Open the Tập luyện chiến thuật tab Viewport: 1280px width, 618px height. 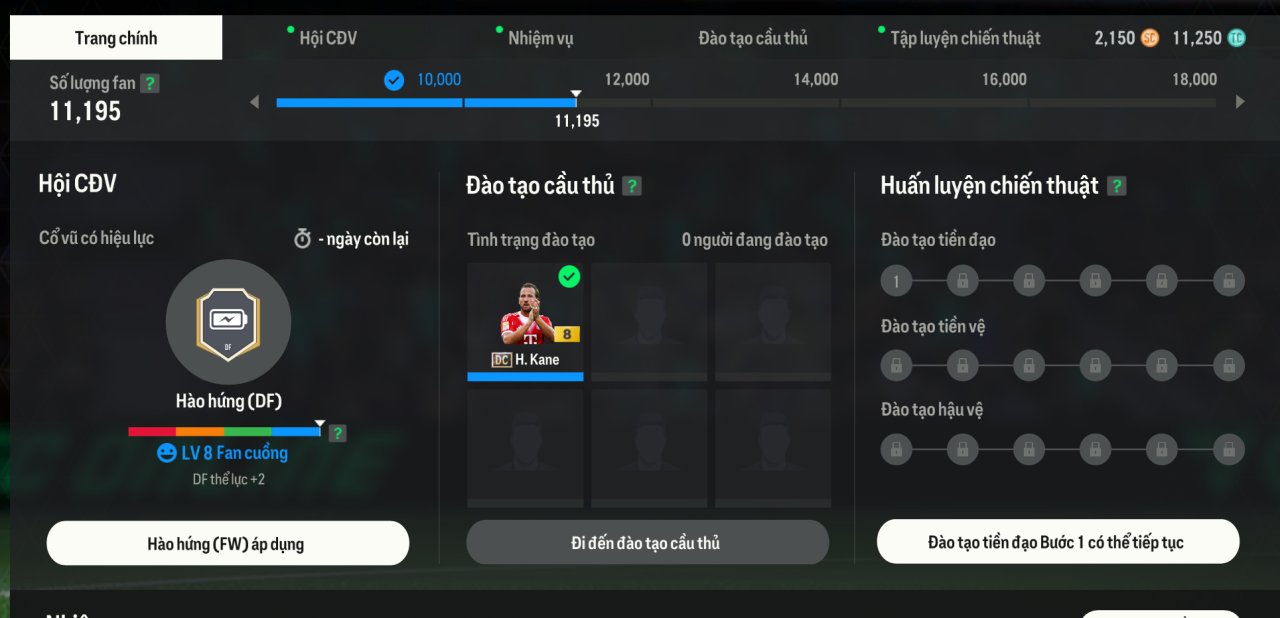(x=965, y=38)
